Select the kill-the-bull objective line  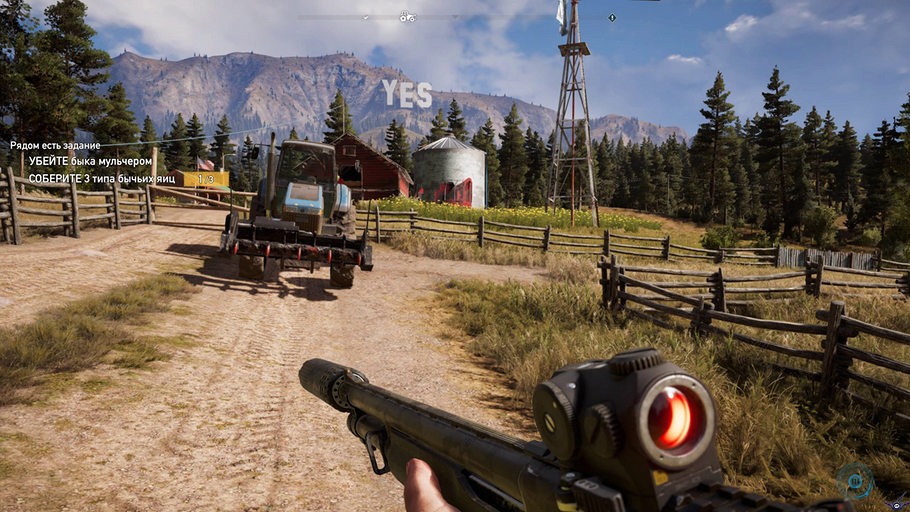click(x=90, y=161)
